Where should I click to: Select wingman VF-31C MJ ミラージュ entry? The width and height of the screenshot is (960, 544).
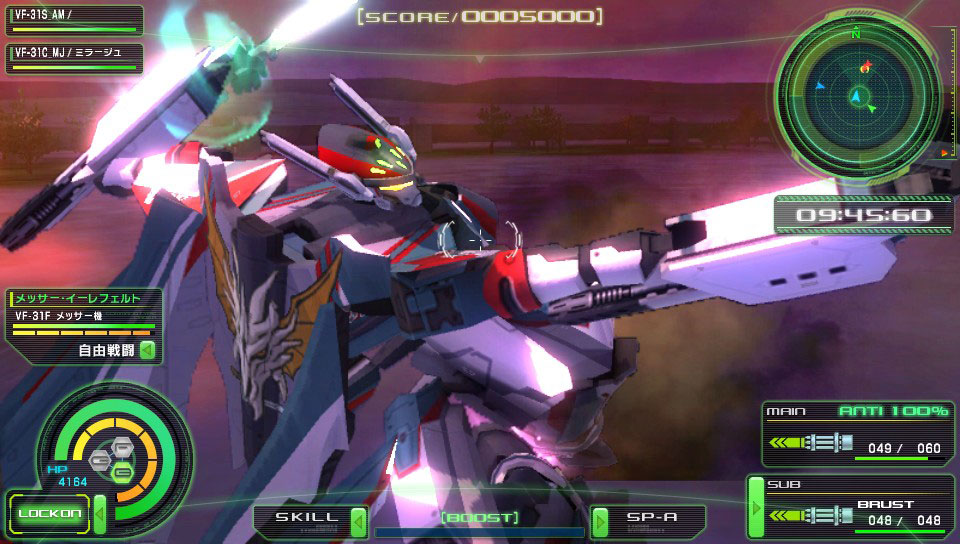point(73,58)
